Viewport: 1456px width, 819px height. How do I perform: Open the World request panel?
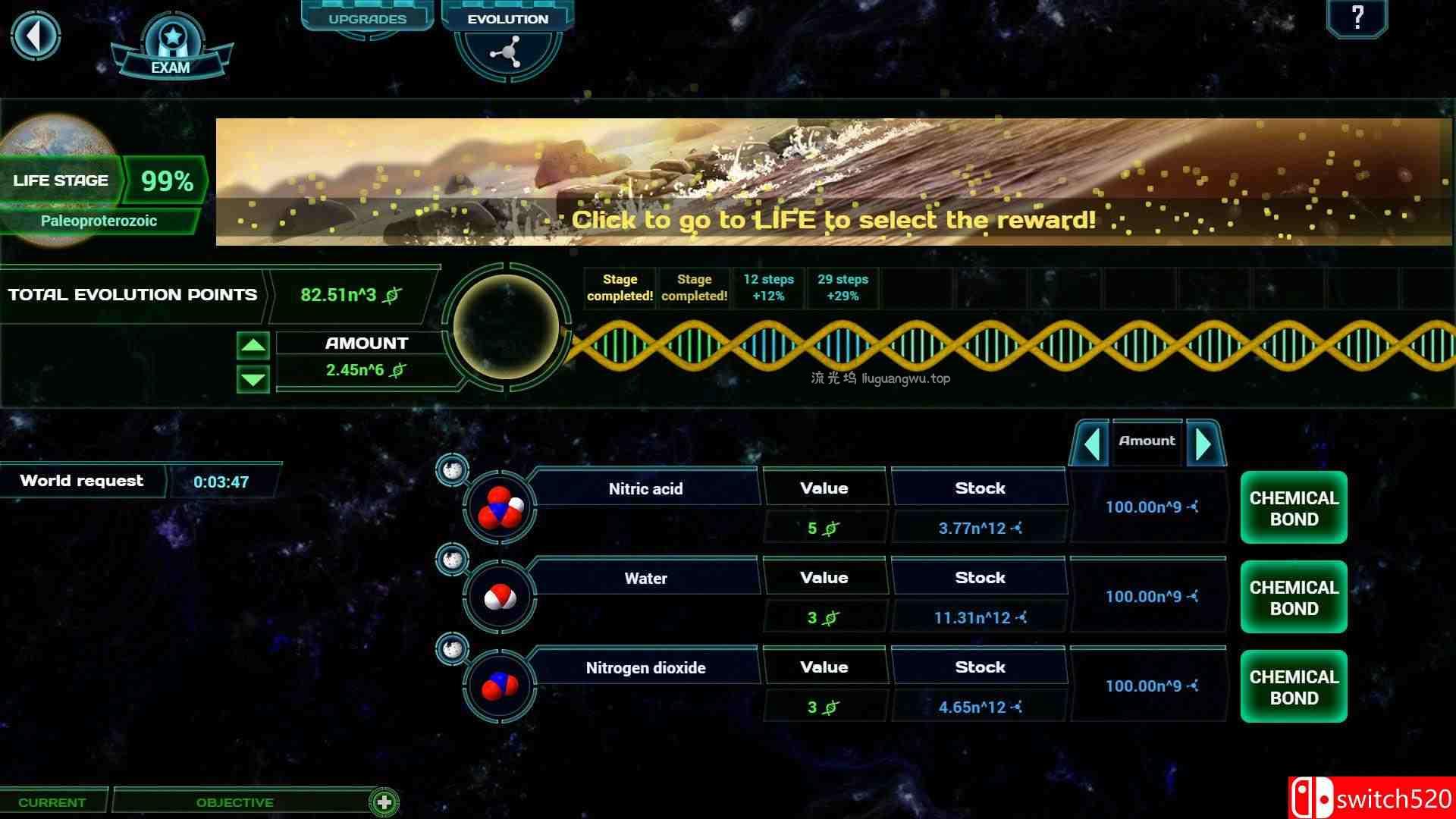82,481
